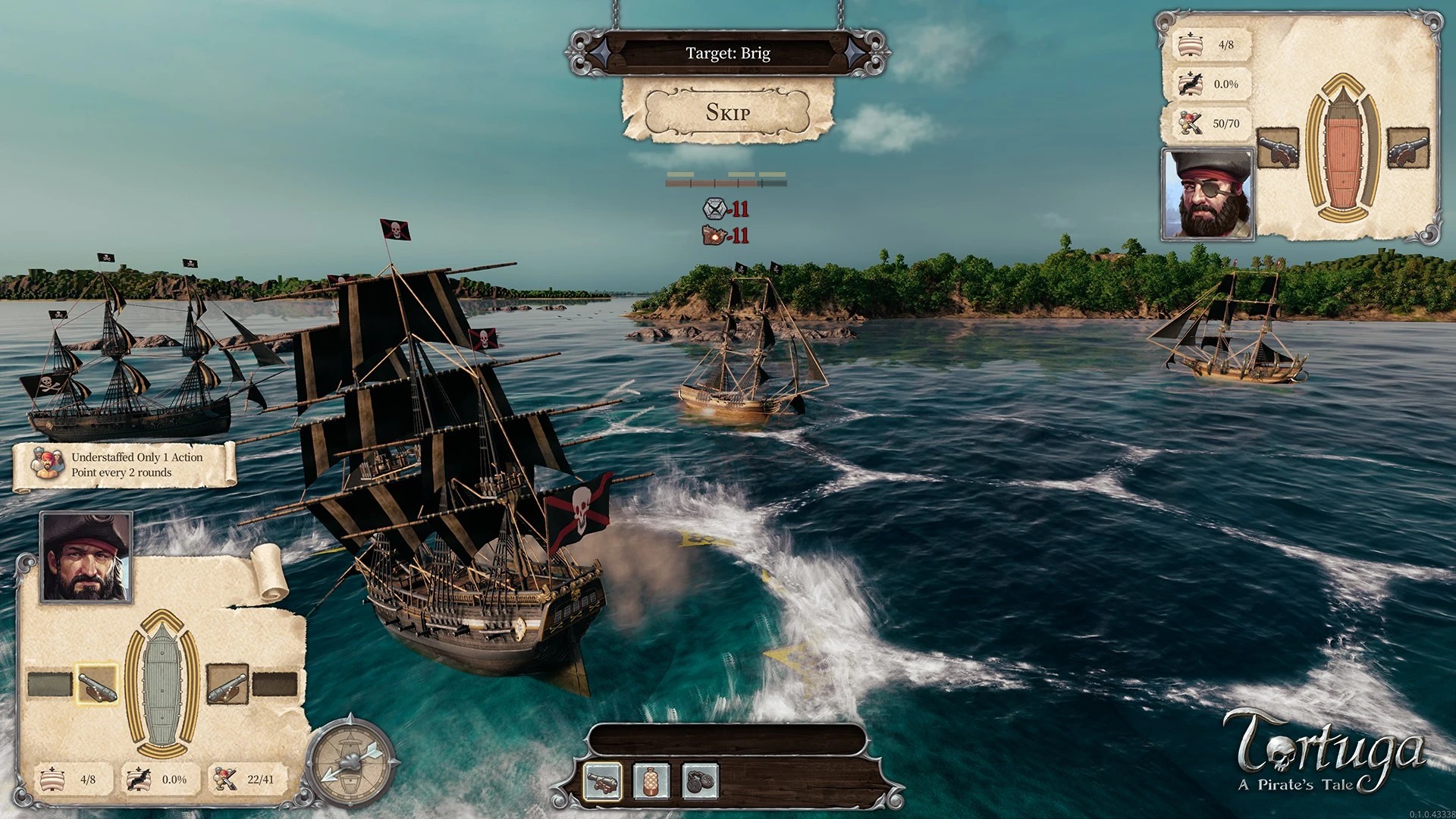Skip the current combat turn
1456x819 pixels.
pyautogui.click(x=728, y=112)
